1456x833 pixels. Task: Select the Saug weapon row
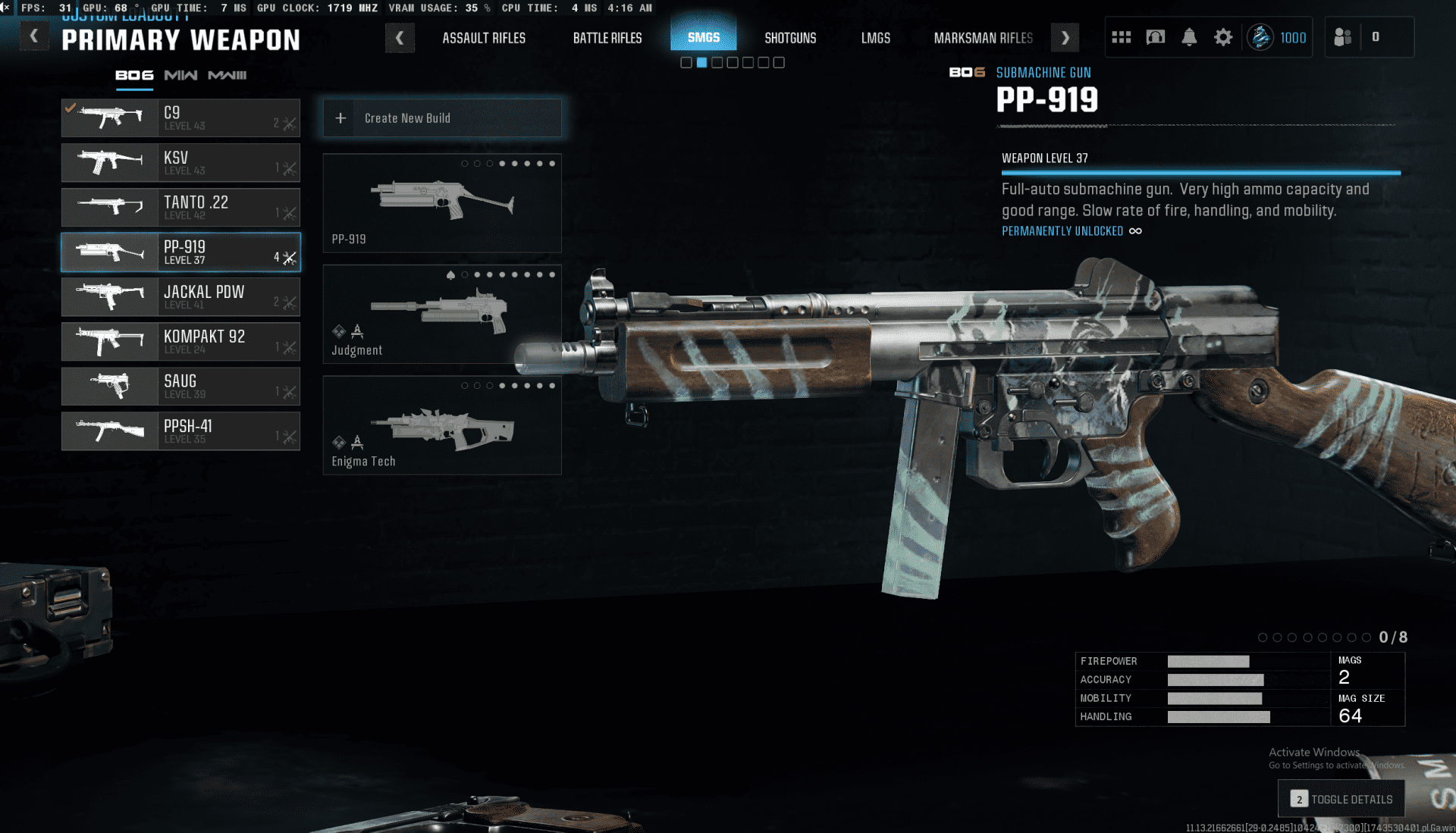[x=180, y=387]
